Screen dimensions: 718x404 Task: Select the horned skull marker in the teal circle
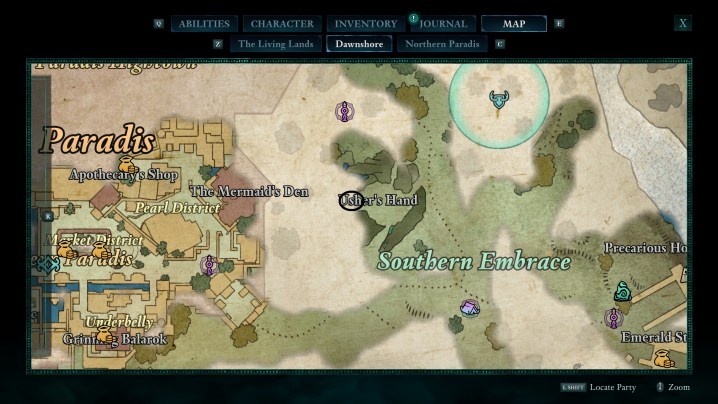(x=498, y=99)
